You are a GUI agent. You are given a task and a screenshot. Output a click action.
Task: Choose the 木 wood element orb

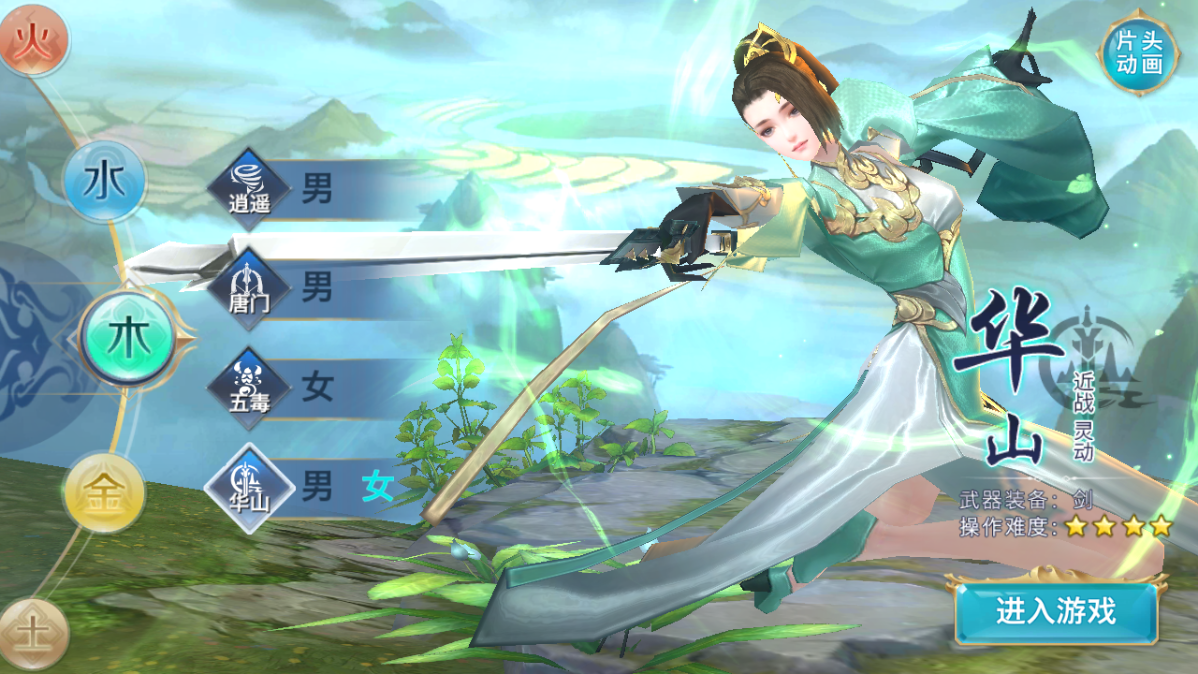click(128, 339)
